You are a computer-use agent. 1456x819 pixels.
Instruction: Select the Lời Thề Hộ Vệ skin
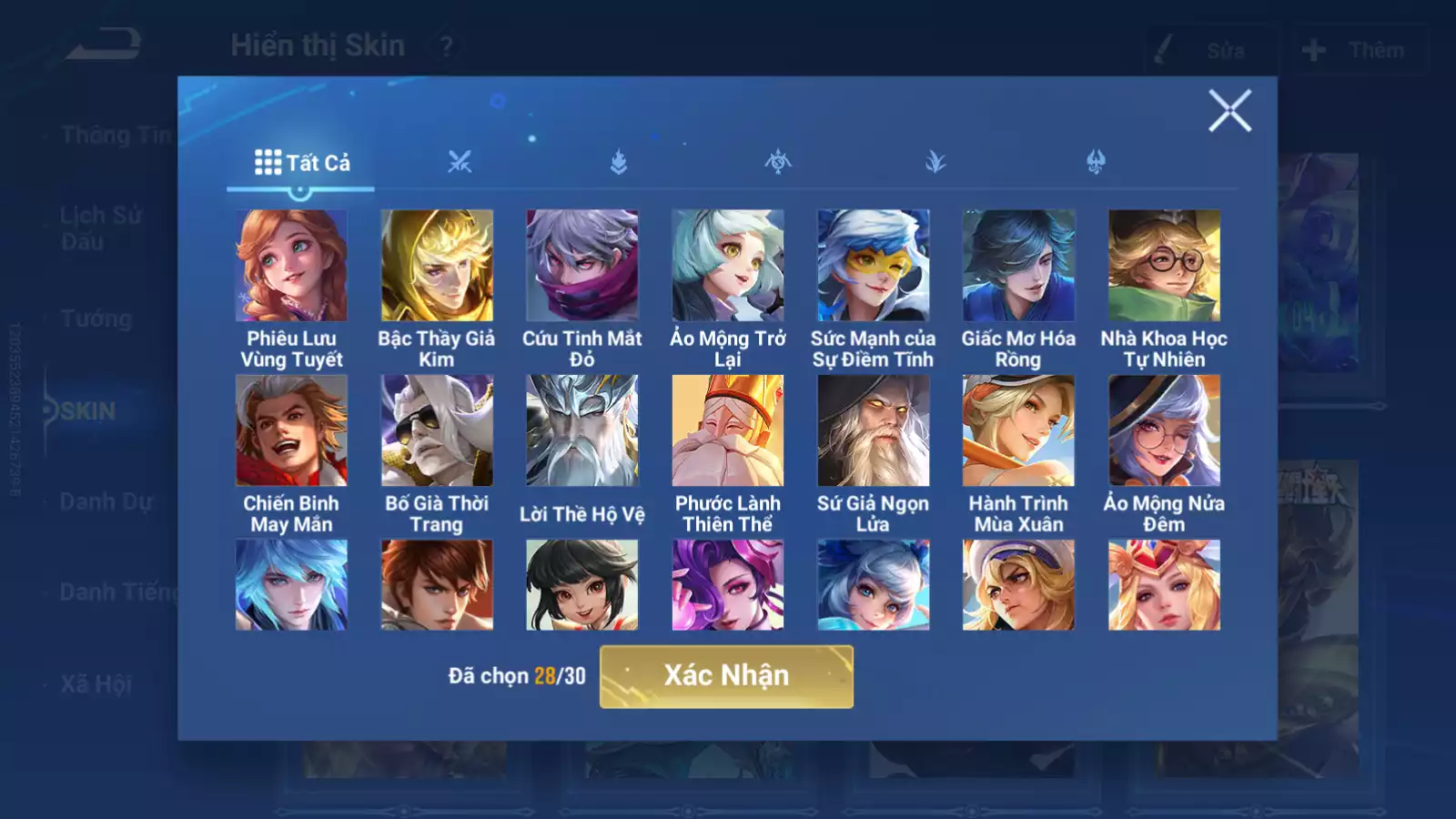tap(582, 430)
